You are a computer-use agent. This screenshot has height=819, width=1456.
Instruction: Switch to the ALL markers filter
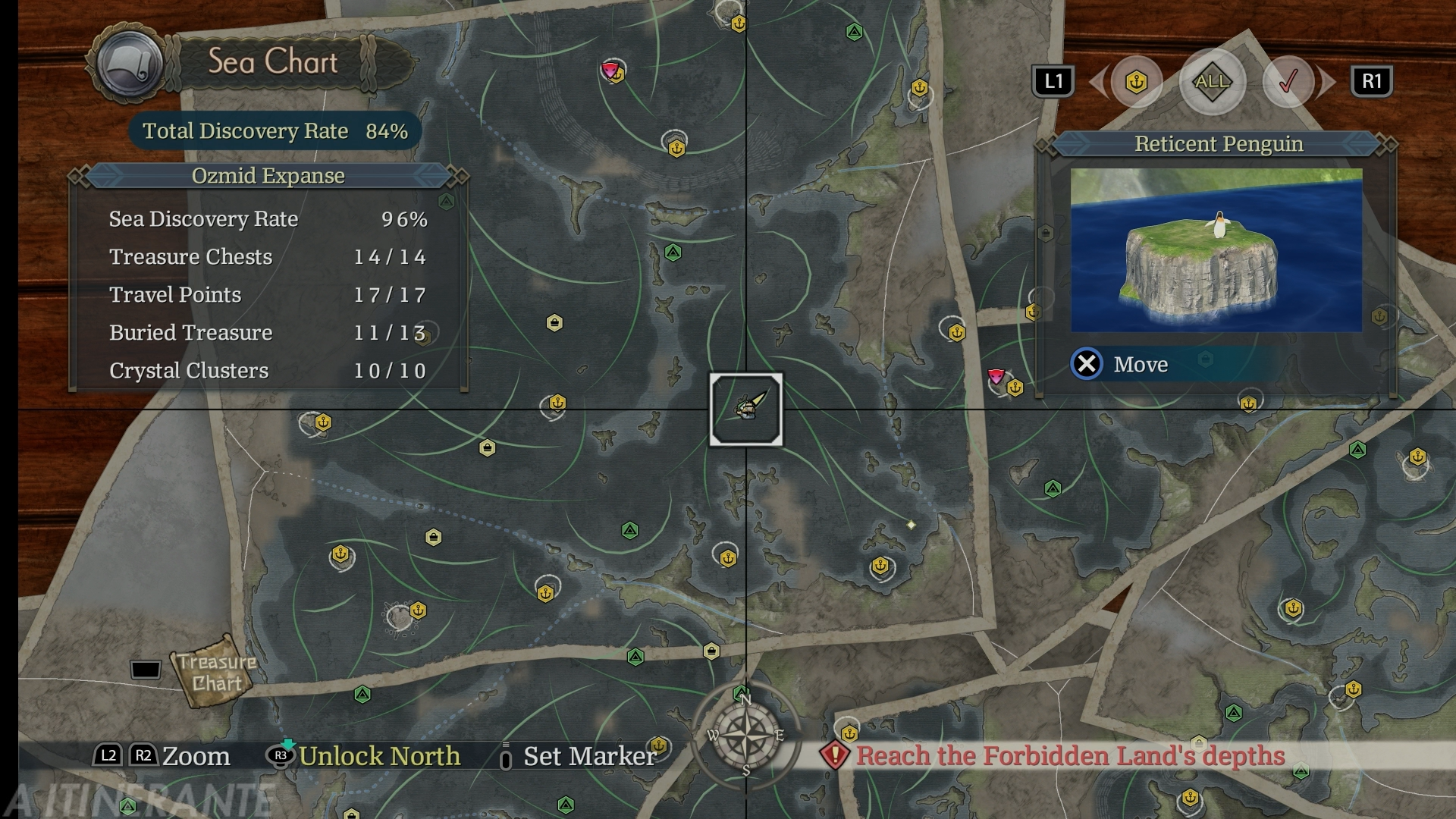(x=1212, y=82)
